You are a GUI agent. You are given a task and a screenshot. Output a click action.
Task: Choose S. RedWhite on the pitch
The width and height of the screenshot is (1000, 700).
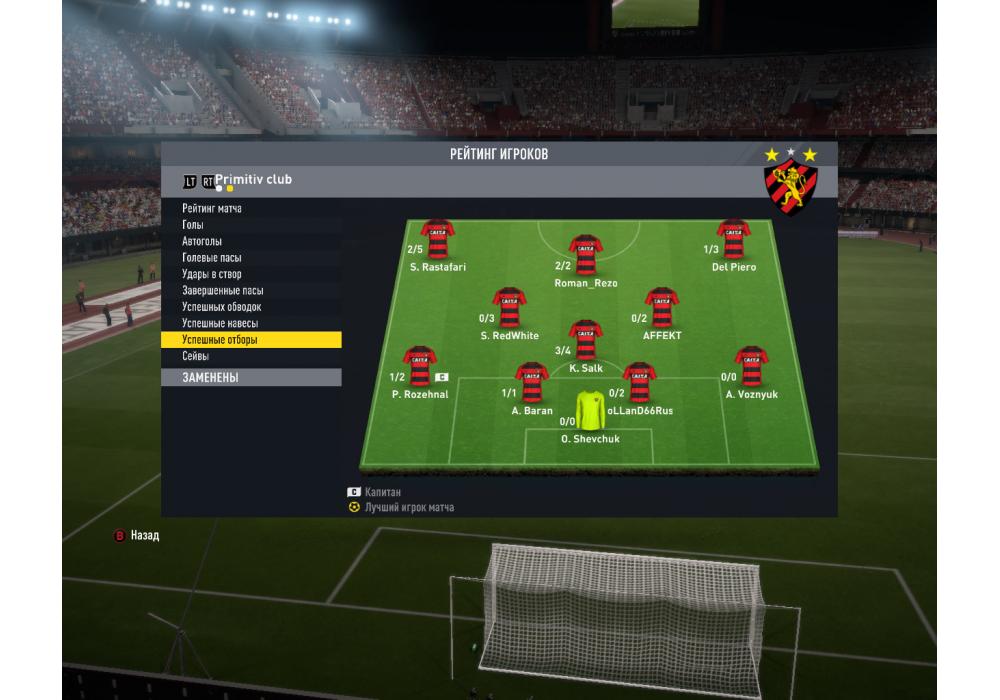click(510, 309)
